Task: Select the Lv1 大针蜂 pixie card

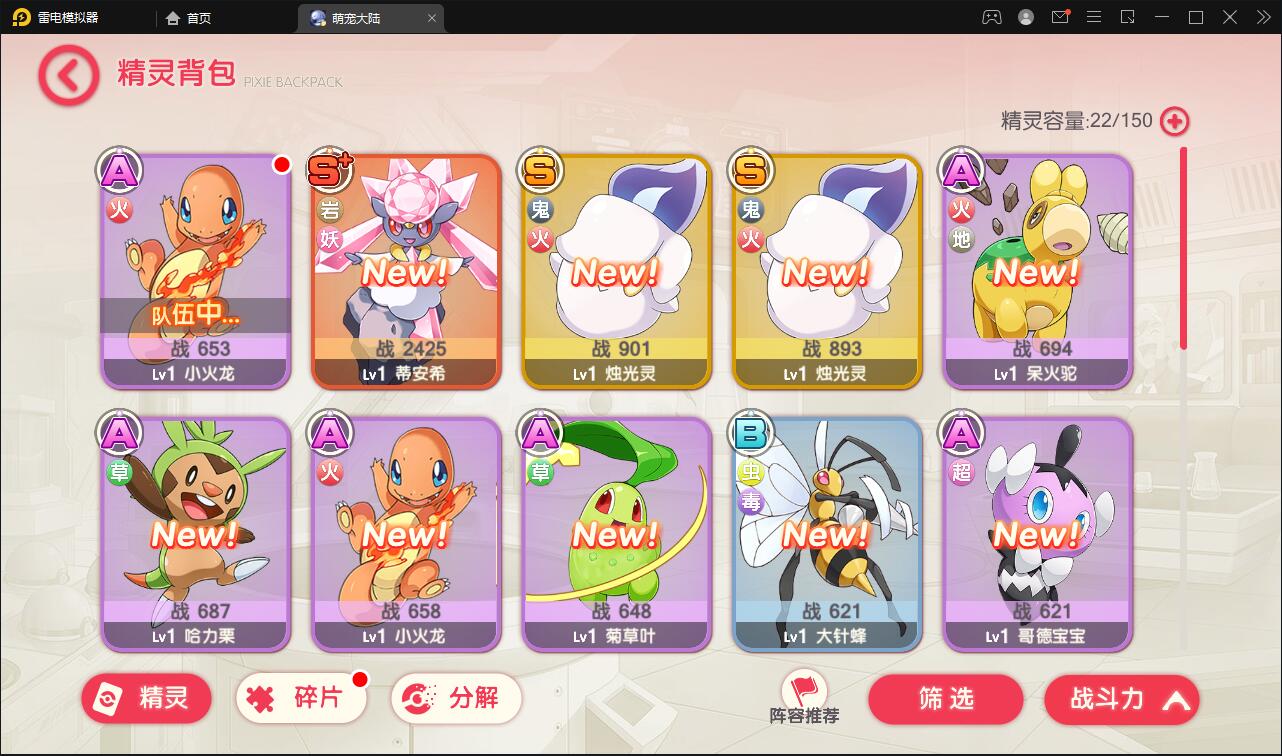Action: (x=826, y=533)
